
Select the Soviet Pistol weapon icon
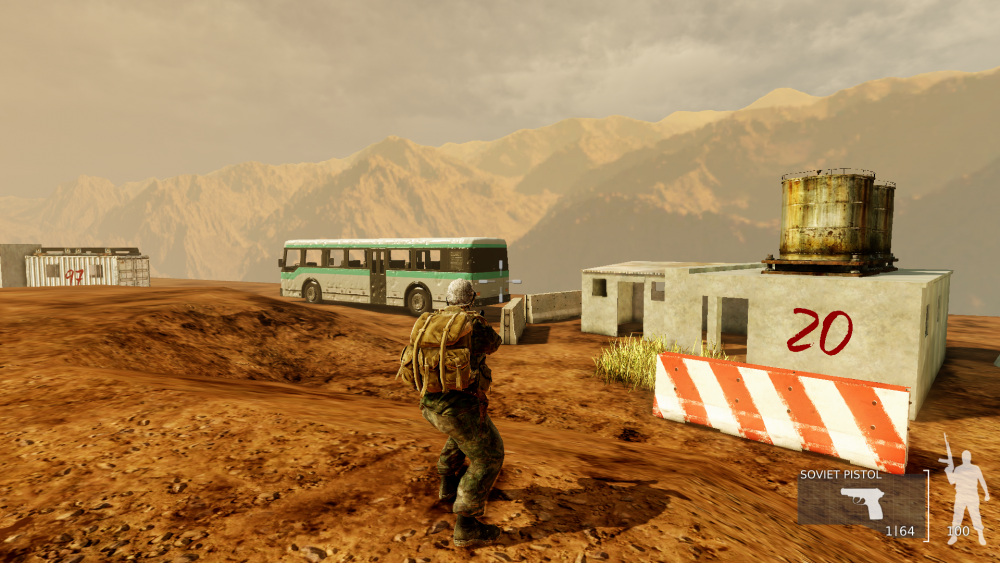862,502
